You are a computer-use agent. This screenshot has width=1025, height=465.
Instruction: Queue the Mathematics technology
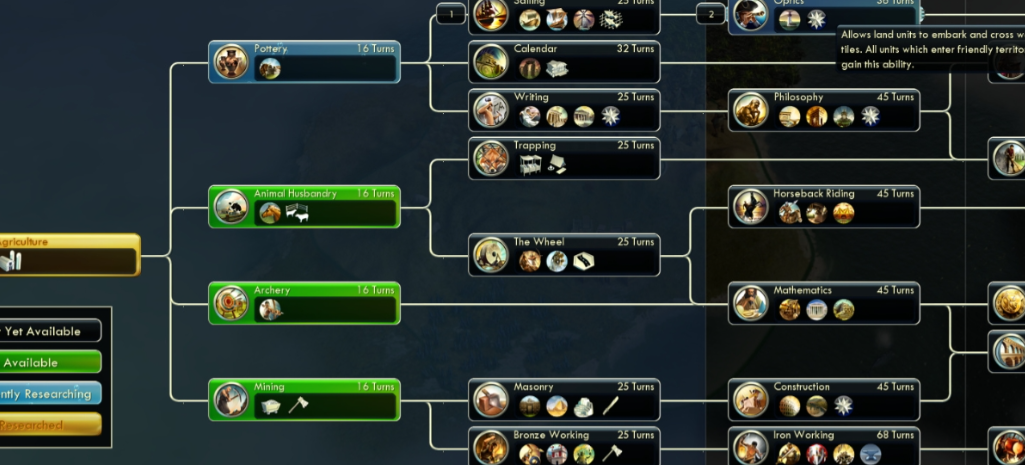click(823, 303)
